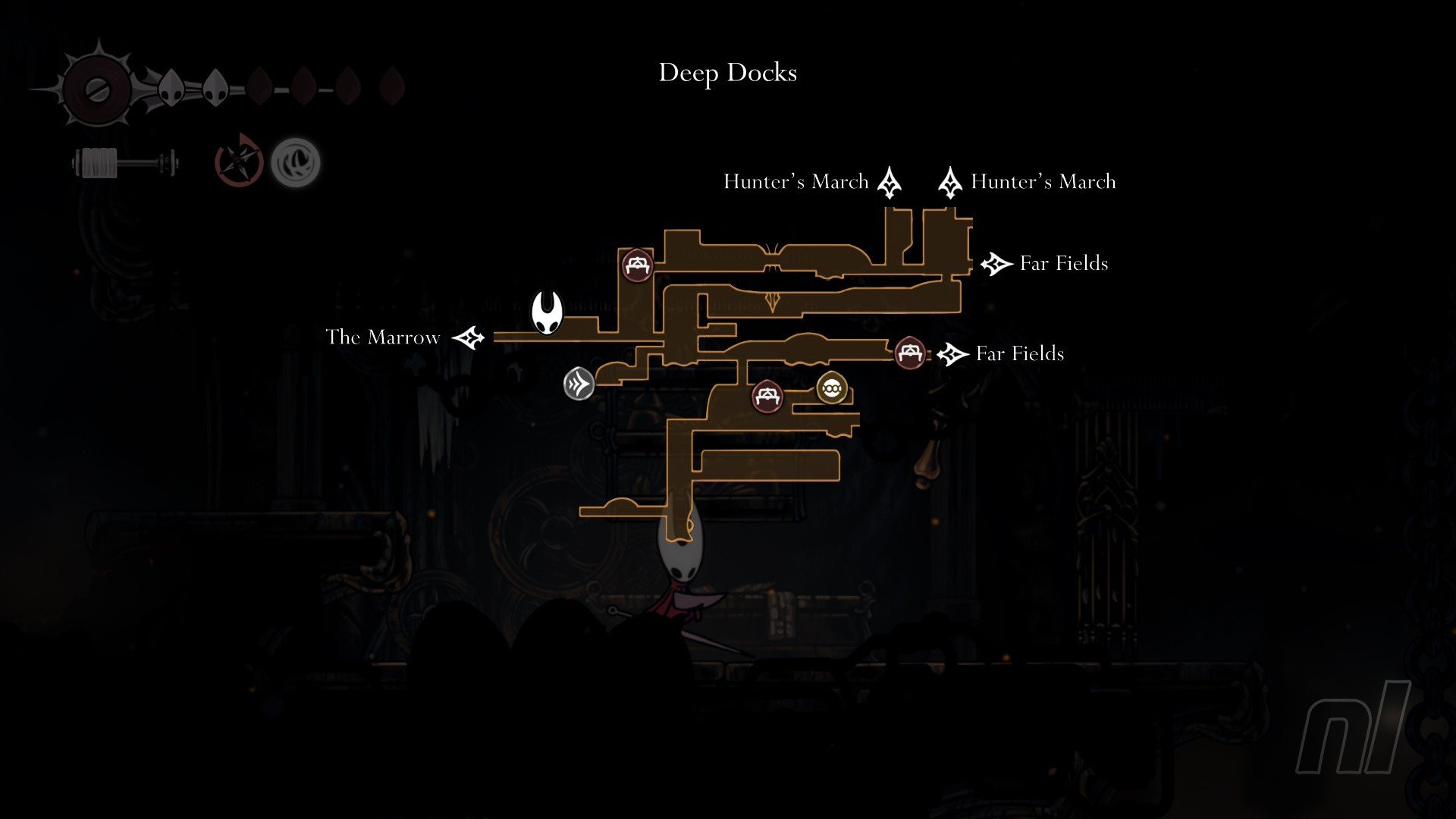Click the Deep Docks area title
Screen dimensions: 1456x819
point(727,73)
